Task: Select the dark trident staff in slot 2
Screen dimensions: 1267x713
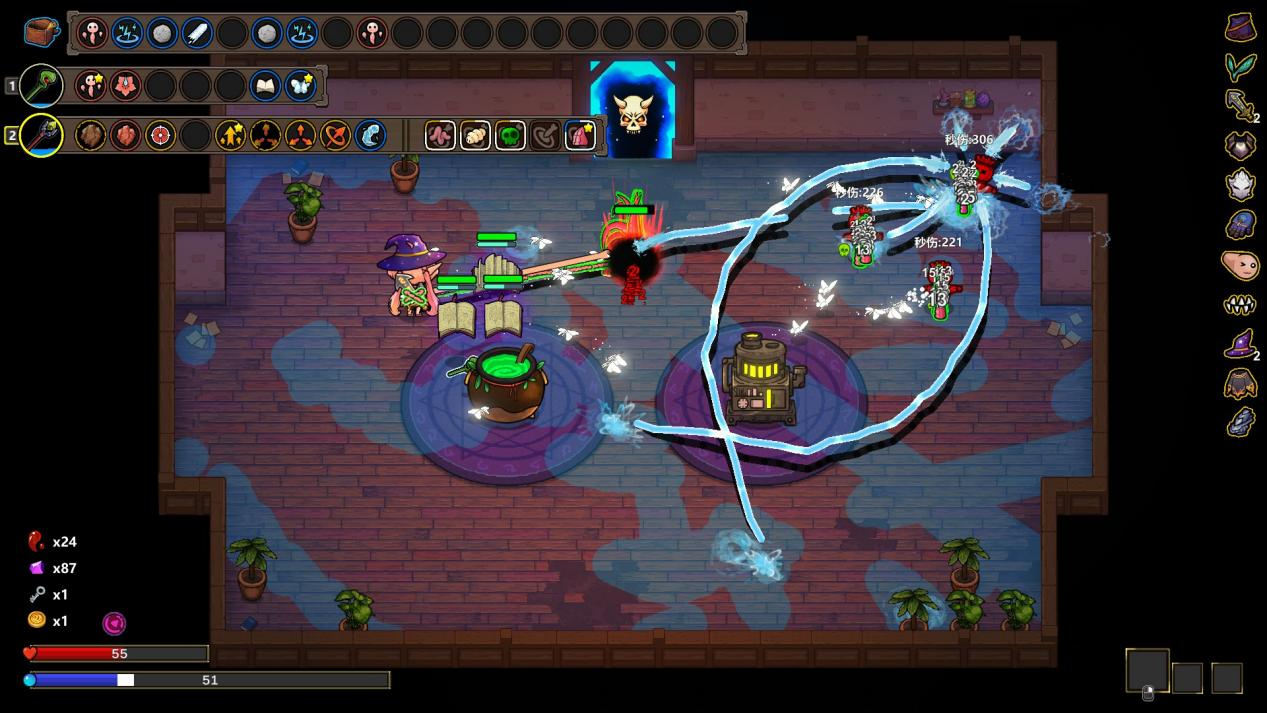Action: (x=41, y=135)
